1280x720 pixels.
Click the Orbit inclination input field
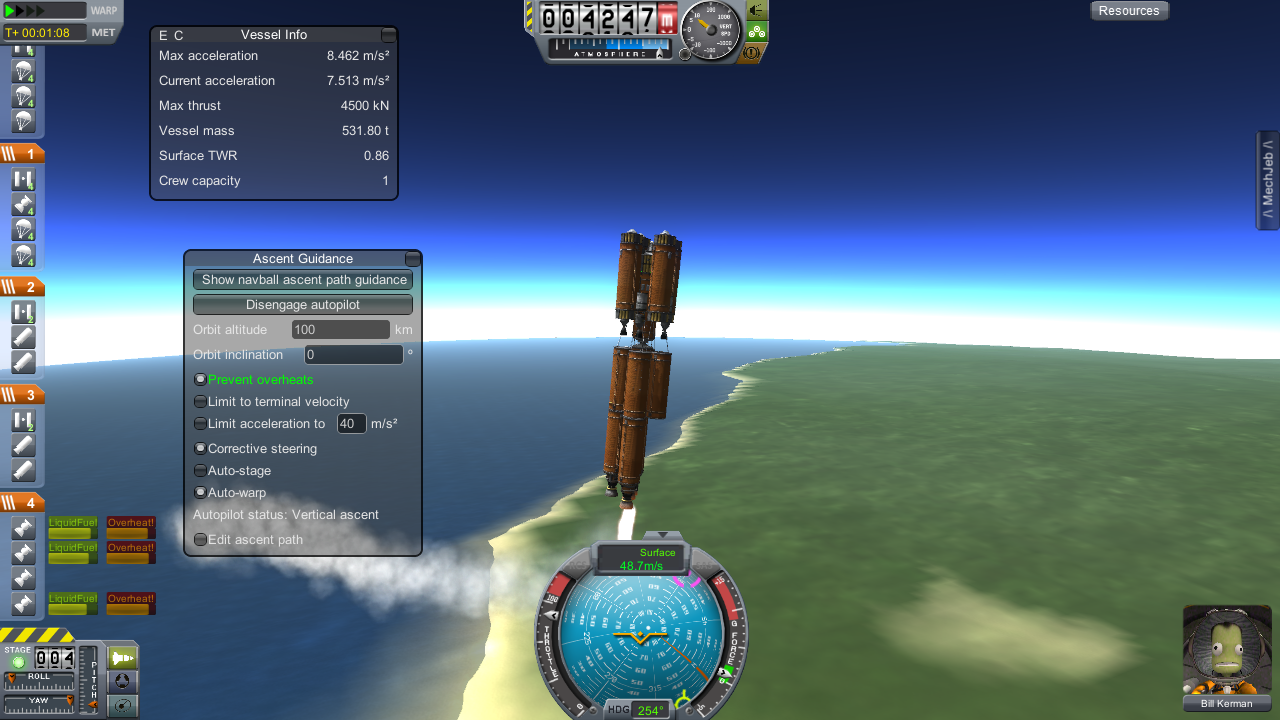[x=354, y=355]
